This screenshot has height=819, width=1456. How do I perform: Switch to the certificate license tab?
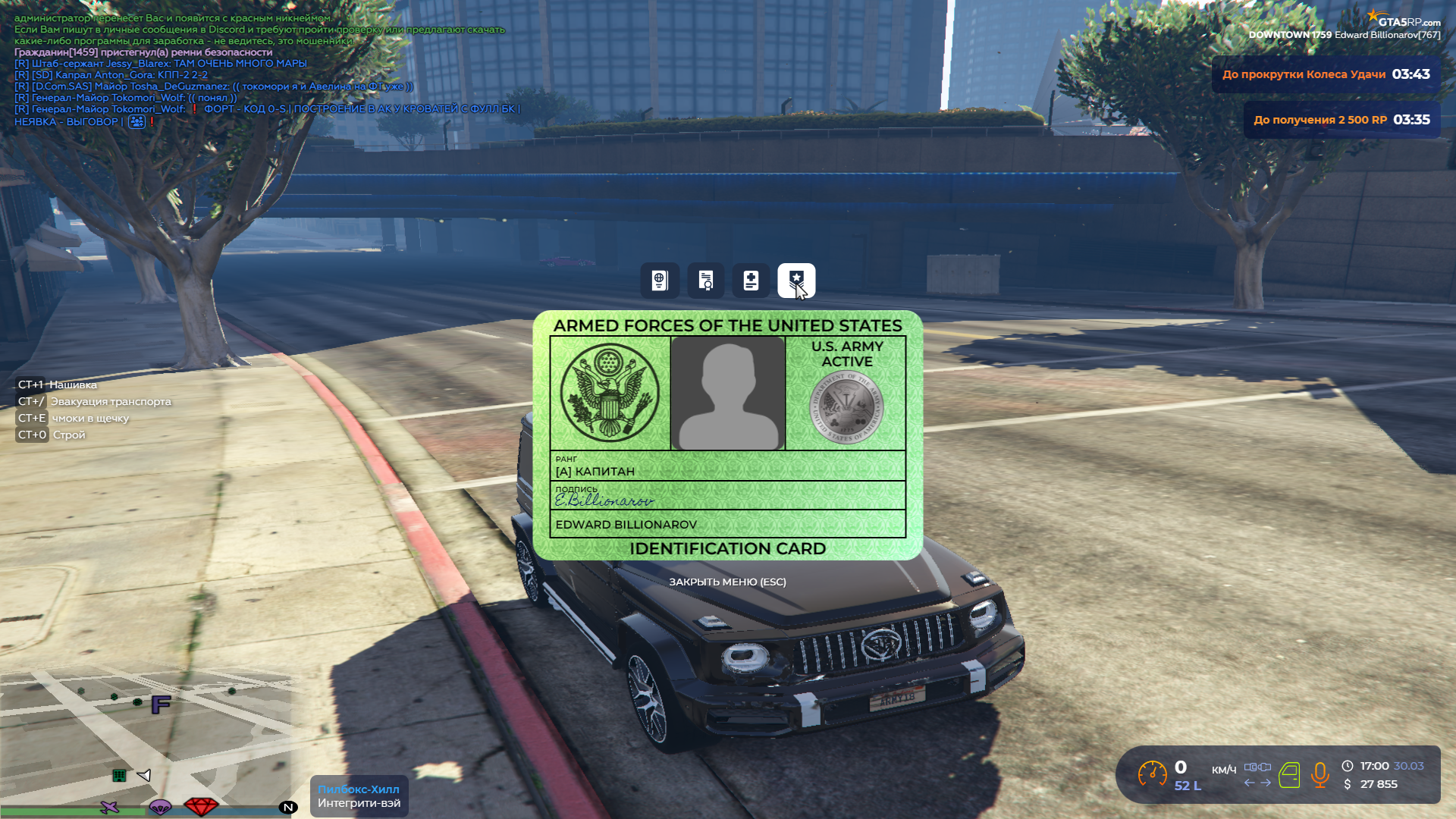point(705,281)
